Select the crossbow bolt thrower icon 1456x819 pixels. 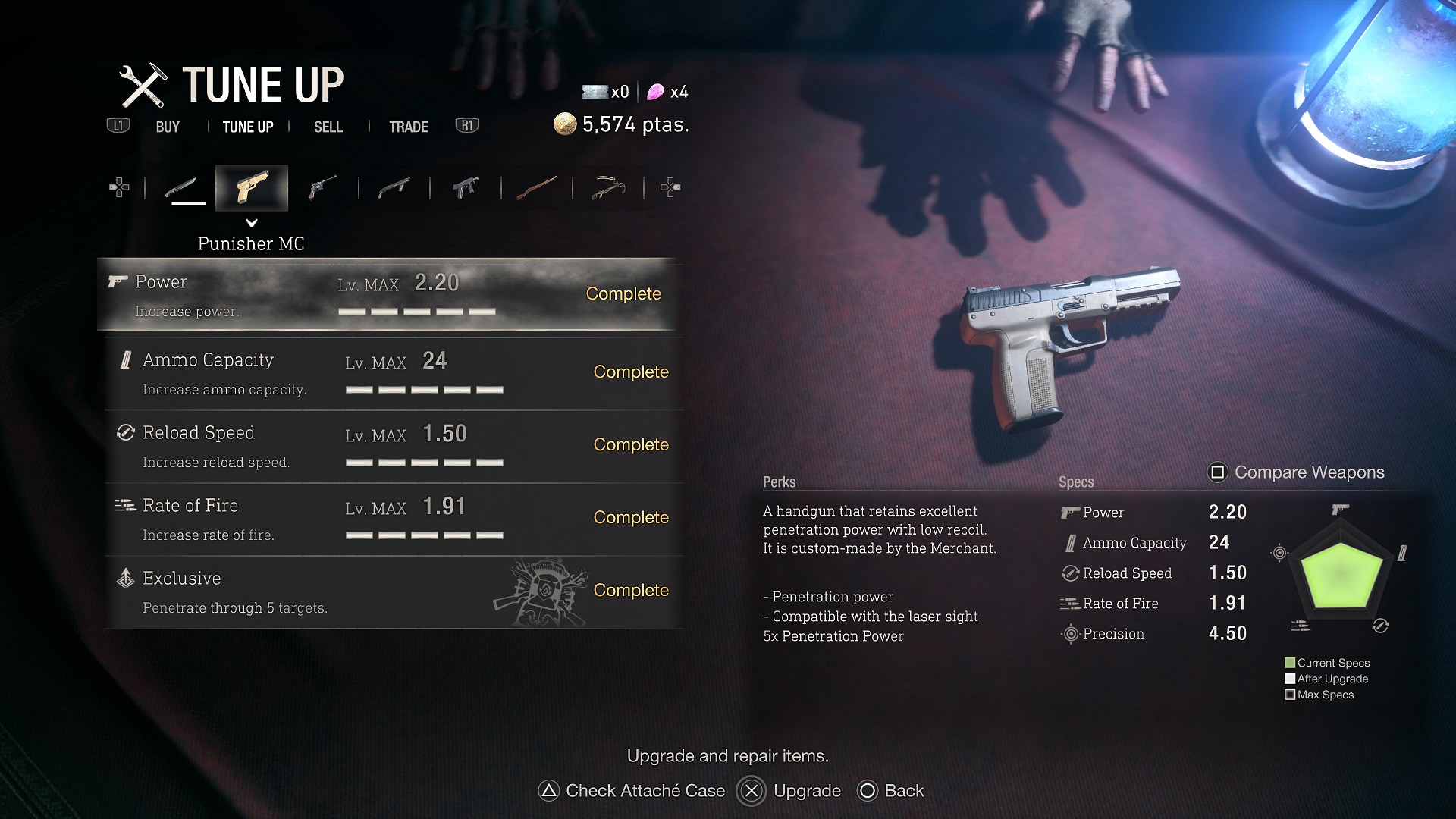[608, 187]
